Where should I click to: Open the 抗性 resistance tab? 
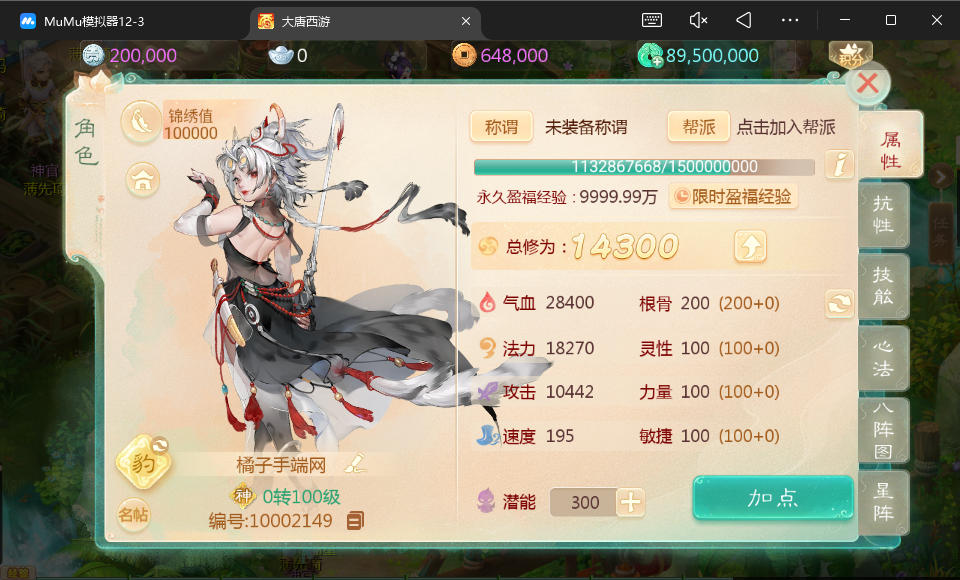tap(884, 214)
